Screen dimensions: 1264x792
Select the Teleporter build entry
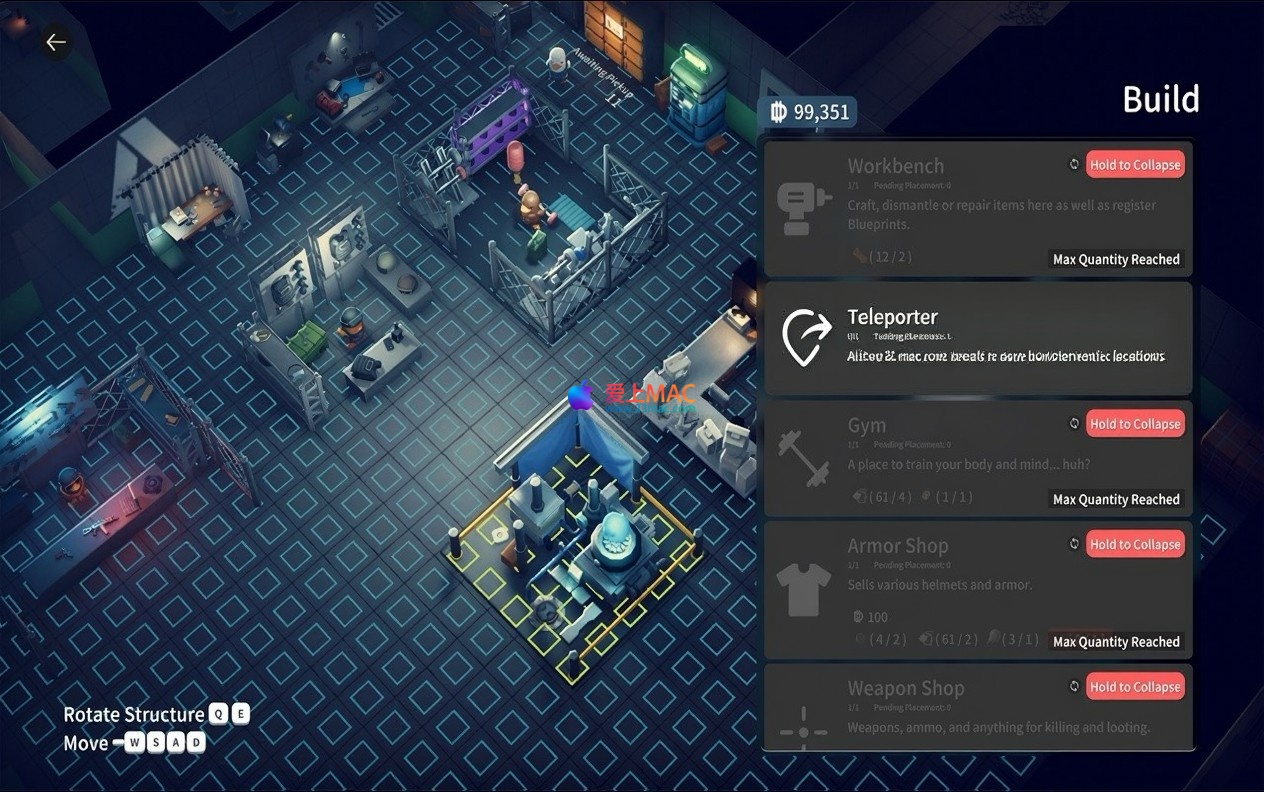977,338
